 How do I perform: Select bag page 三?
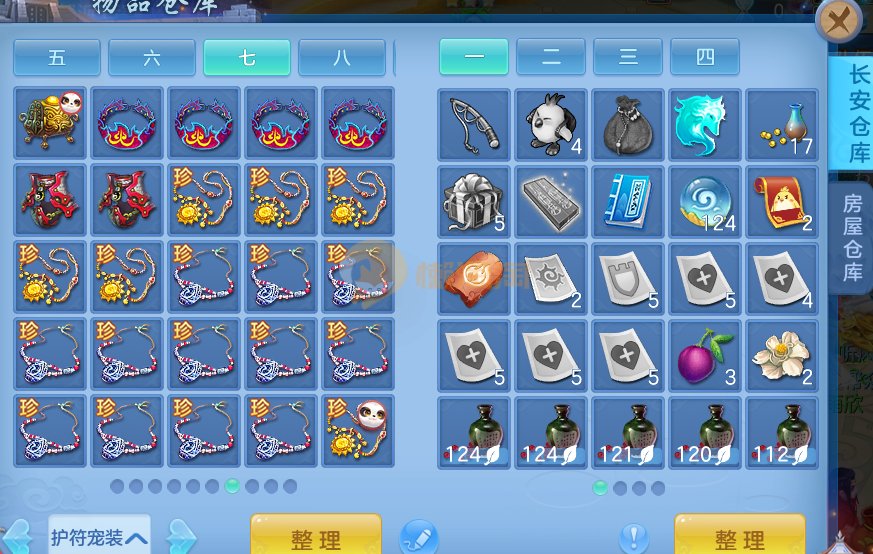(628, 57)
